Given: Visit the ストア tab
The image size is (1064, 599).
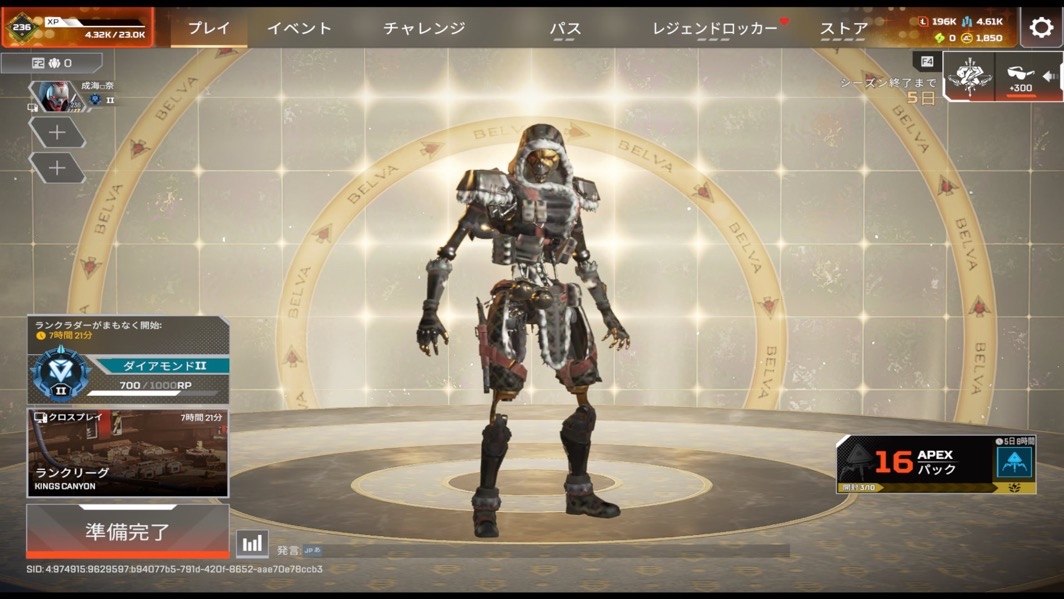Looking at the screenshot, I should click(844, 29).
